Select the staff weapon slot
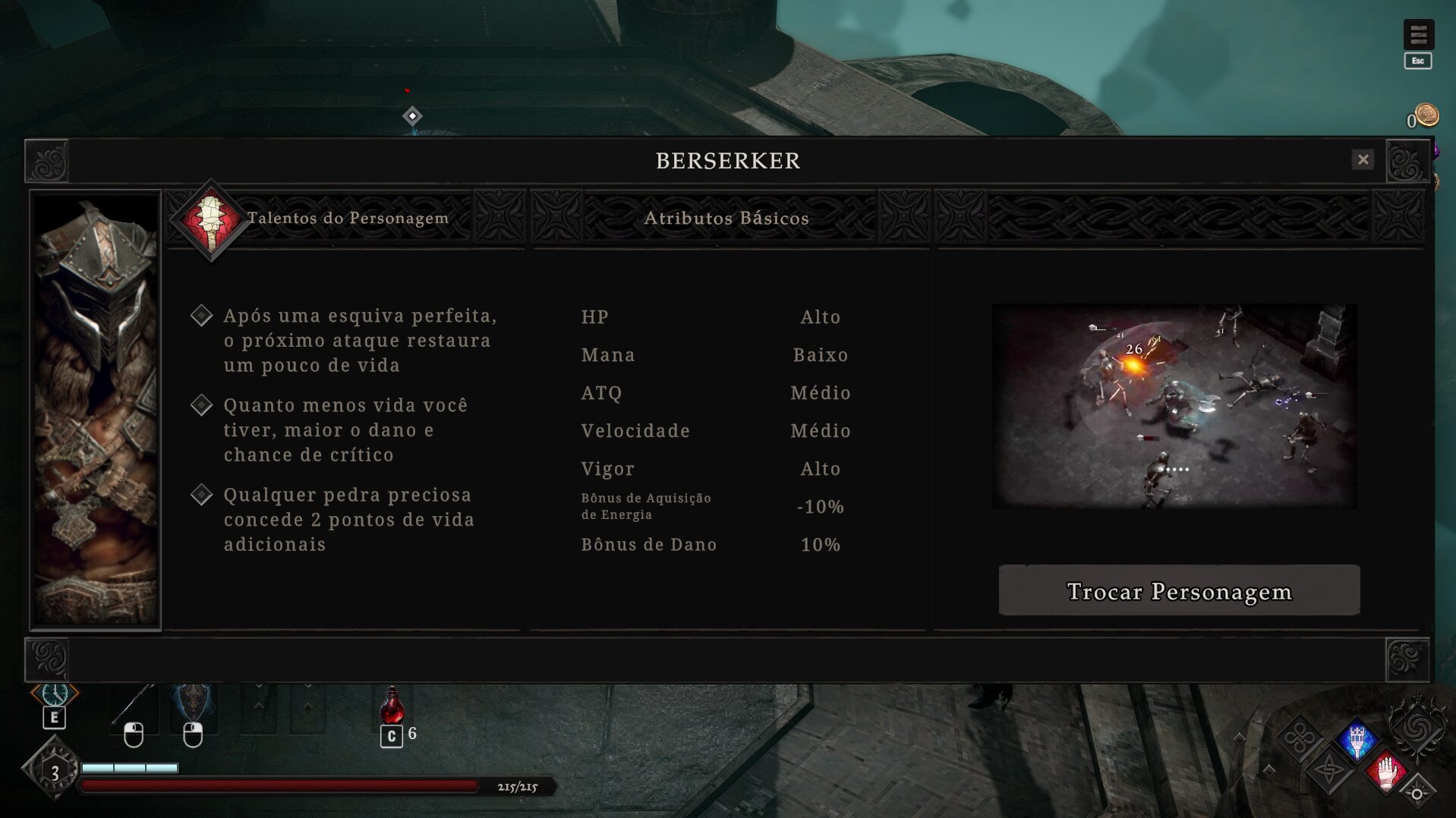Screen dimensions: 1456x818 tap(134, 707)
